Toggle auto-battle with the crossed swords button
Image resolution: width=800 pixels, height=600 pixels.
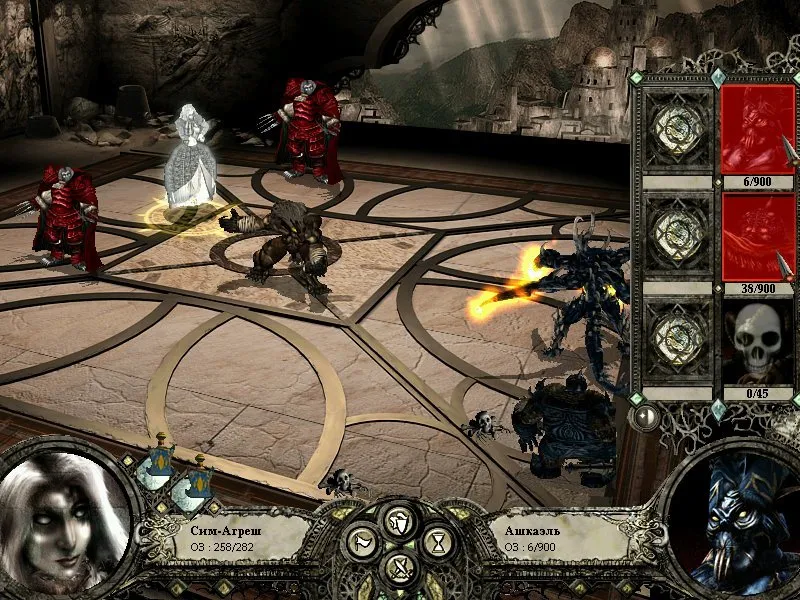click(400, 568)
